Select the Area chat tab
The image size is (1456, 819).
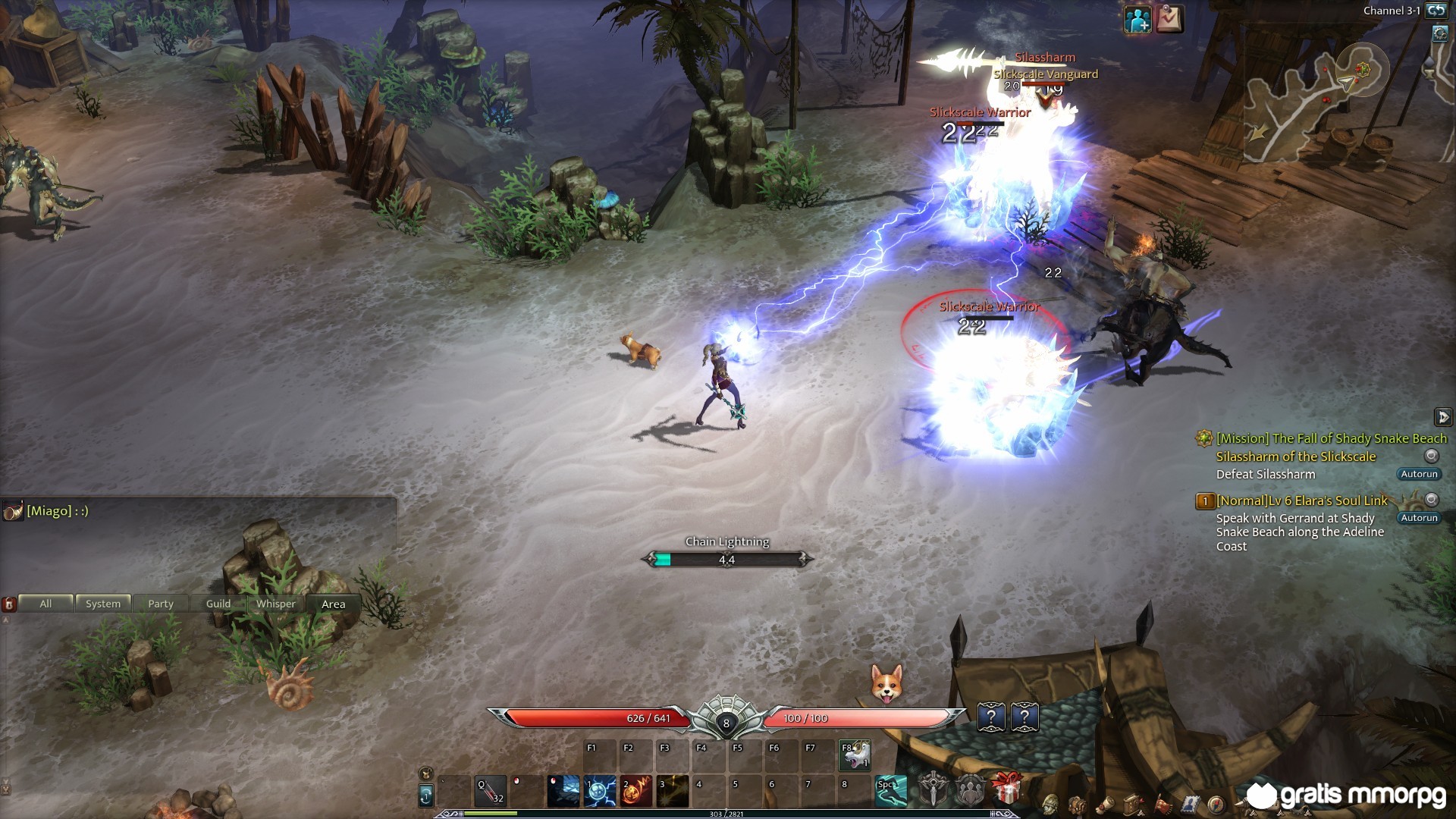334,604
